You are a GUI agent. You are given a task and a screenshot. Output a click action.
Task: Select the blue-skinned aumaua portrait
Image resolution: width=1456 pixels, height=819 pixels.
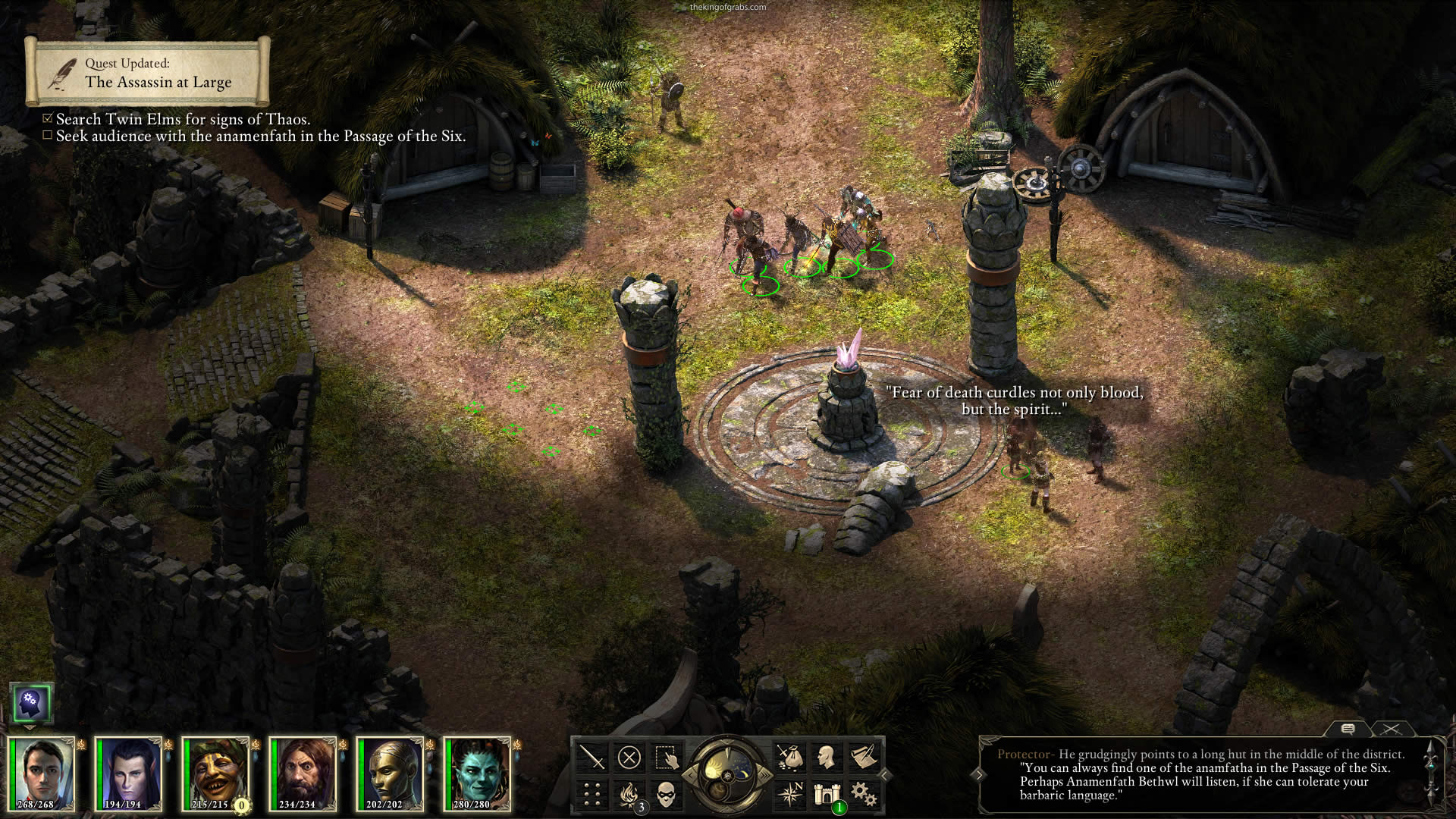coord(477,772)
